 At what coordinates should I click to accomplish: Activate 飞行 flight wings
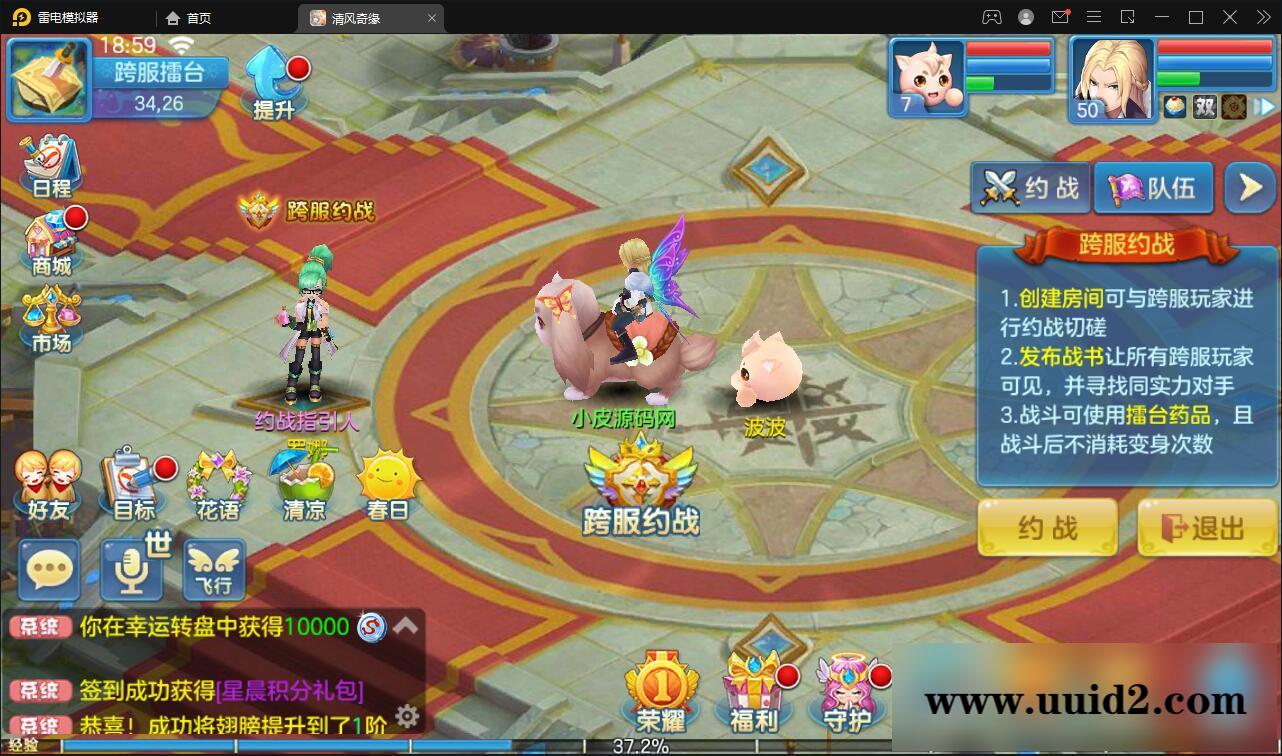coord(213,570)
